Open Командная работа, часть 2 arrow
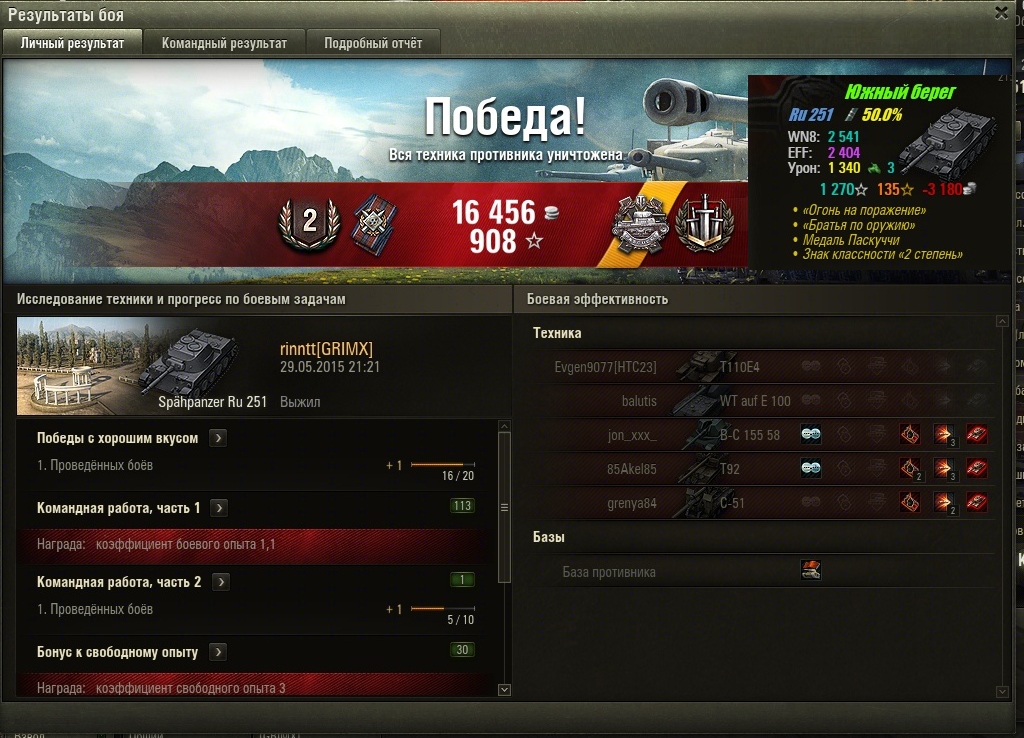This screenshot has height=738, width=1024. point(221,582)
